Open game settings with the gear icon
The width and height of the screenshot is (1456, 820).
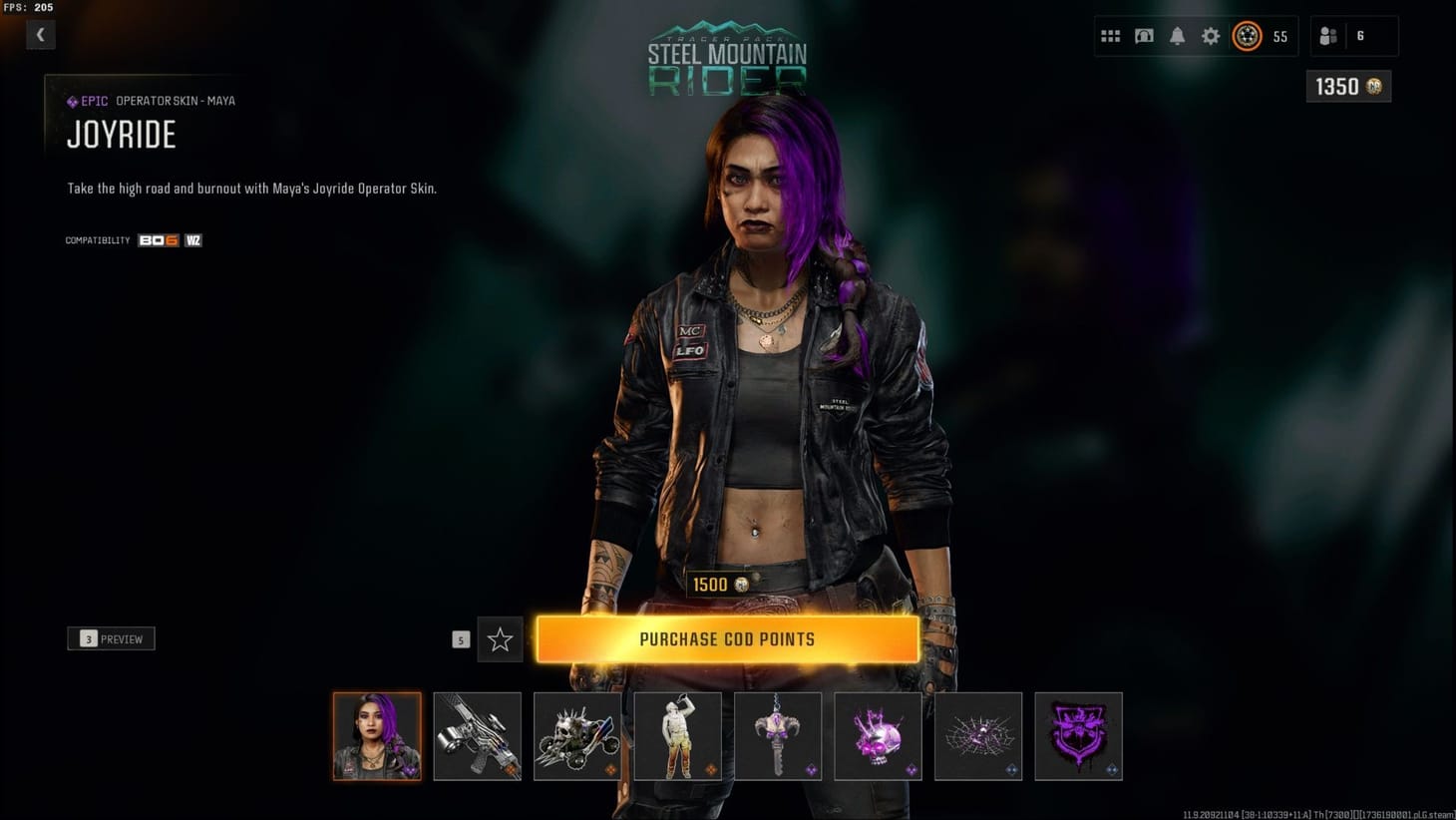1210,35
